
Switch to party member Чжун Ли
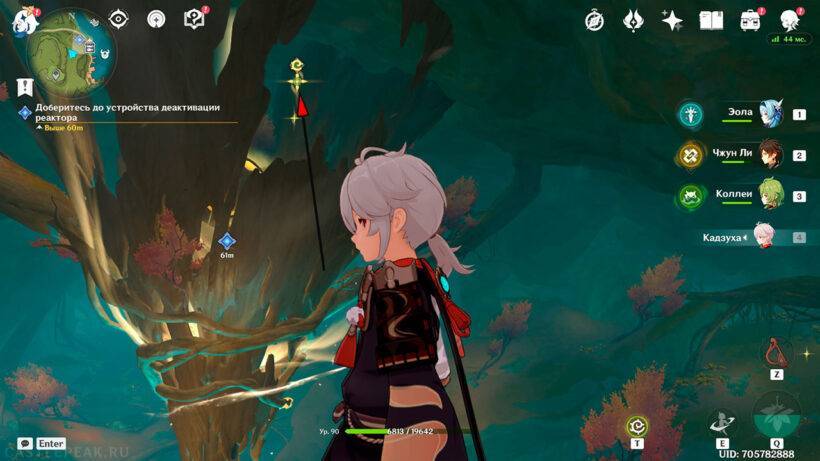(x=769, y=154)
